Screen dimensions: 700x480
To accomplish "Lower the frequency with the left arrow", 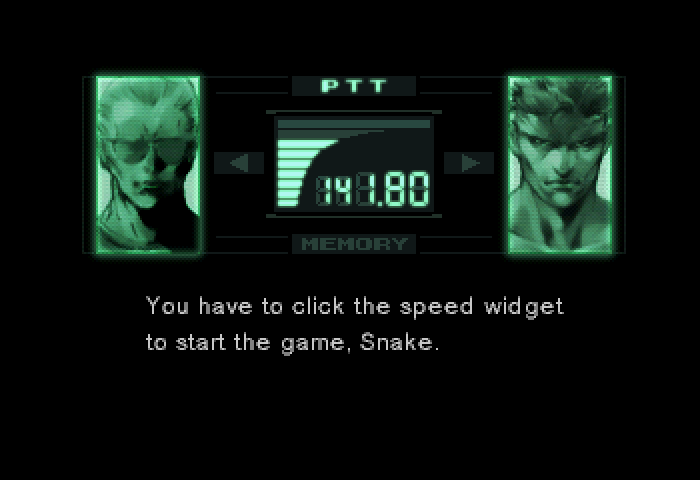I will pos(239,163).
